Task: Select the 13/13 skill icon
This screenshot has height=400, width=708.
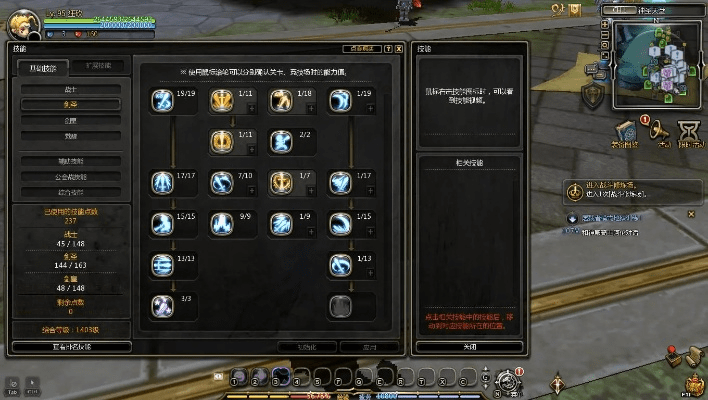Action: click(x=162, y=264)
